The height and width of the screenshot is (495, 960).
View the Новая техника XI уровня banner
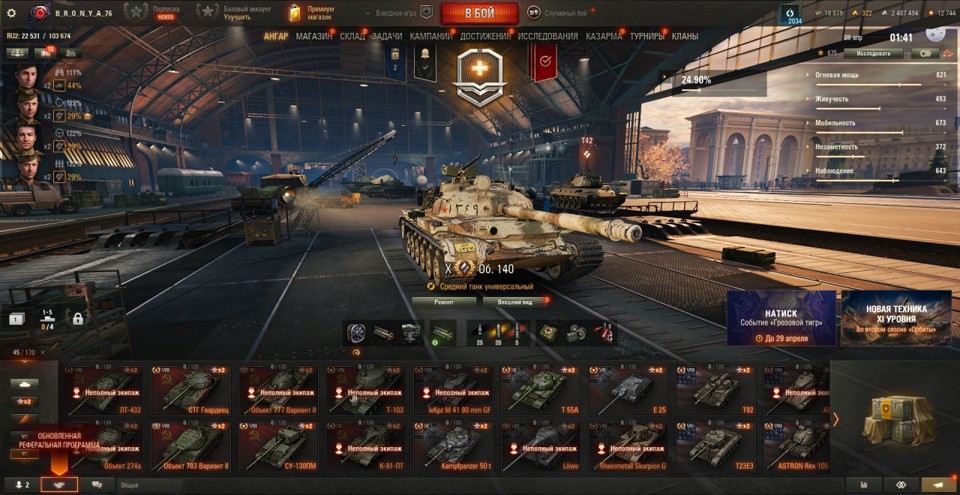[x=895, y=318]
